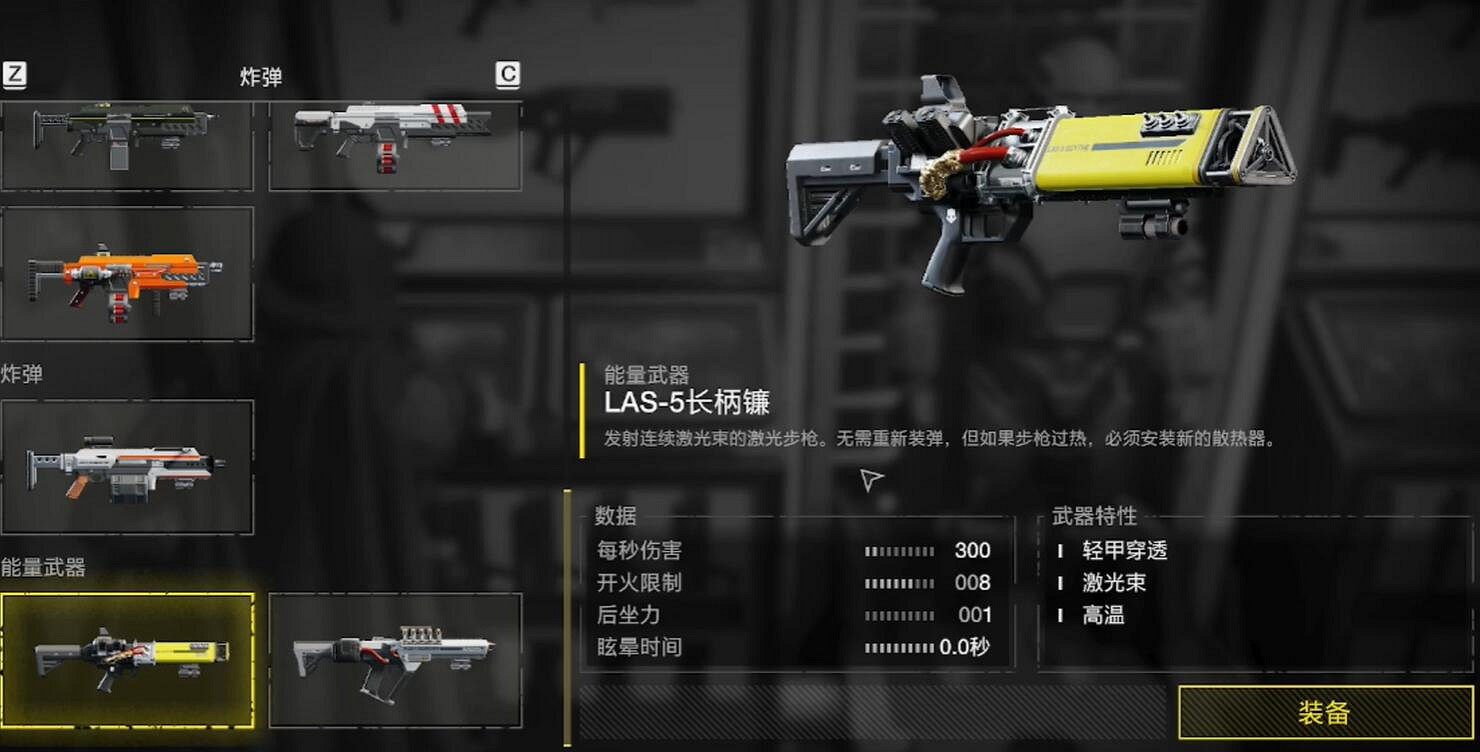Click the C hotkey badge
Image resolution: width=1480 pixels, height=752 pixels.
[509, 77]
